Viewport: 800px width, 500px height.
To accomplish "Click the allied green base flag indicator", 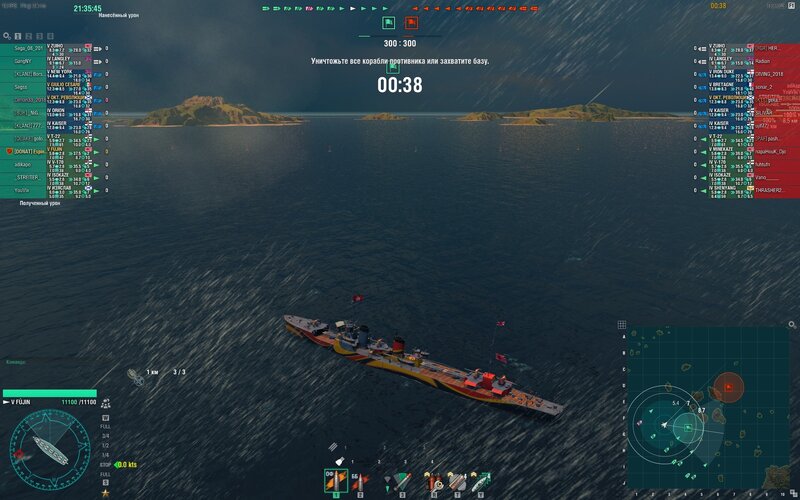I will (x=388, y=22).
